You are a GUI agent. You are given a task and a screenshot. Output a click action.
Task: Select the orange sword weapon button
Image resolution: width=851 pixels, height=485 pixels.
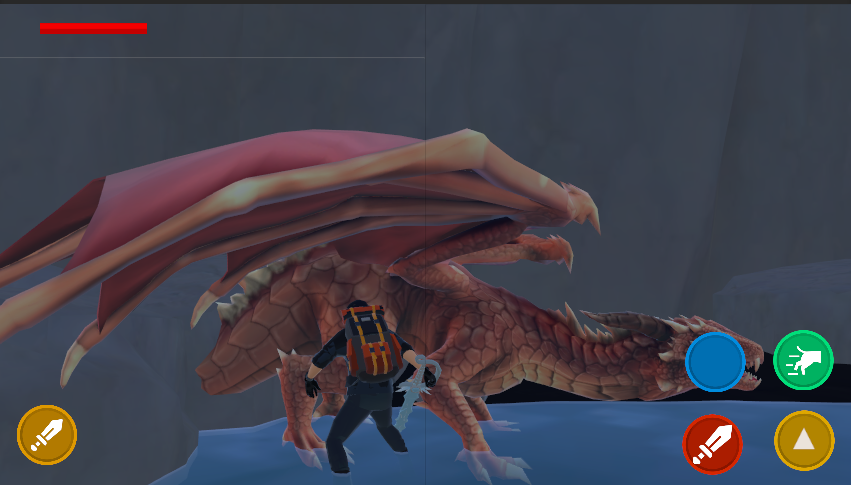(47, 434)
